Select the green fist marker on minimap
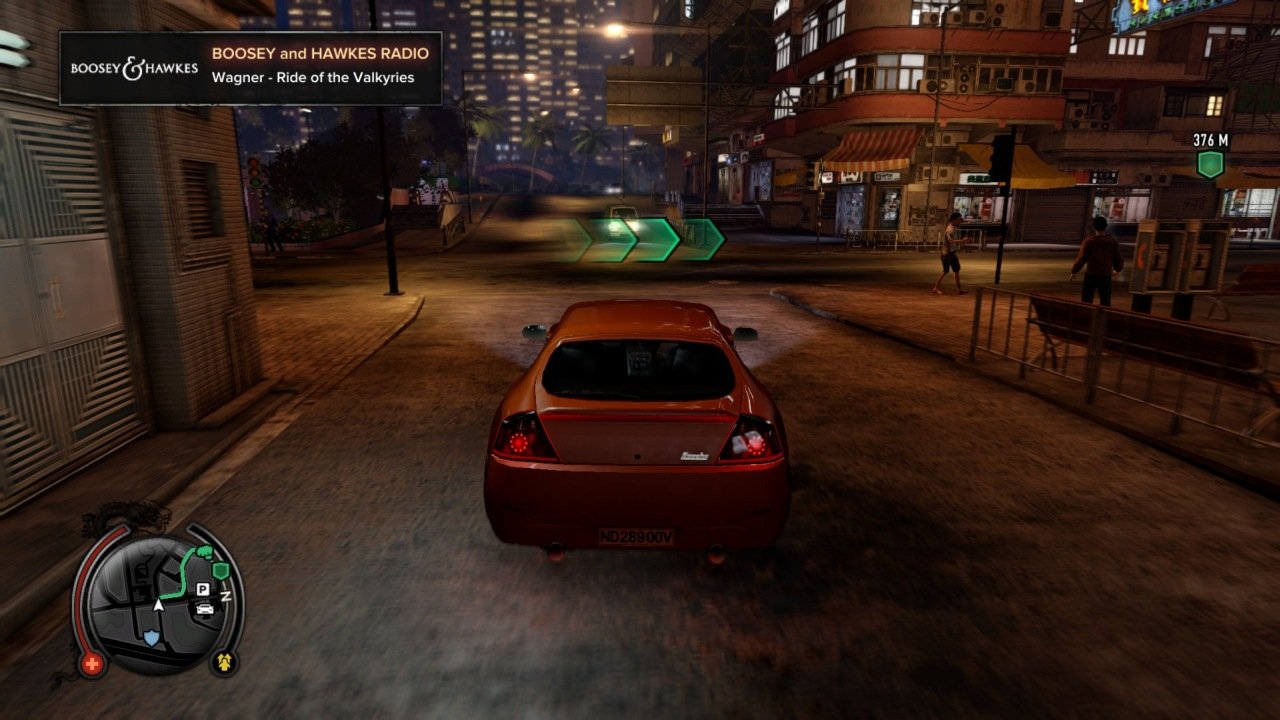Image resolution: width=1280 pixels, height=720 pixels. (x=204, y=552)
